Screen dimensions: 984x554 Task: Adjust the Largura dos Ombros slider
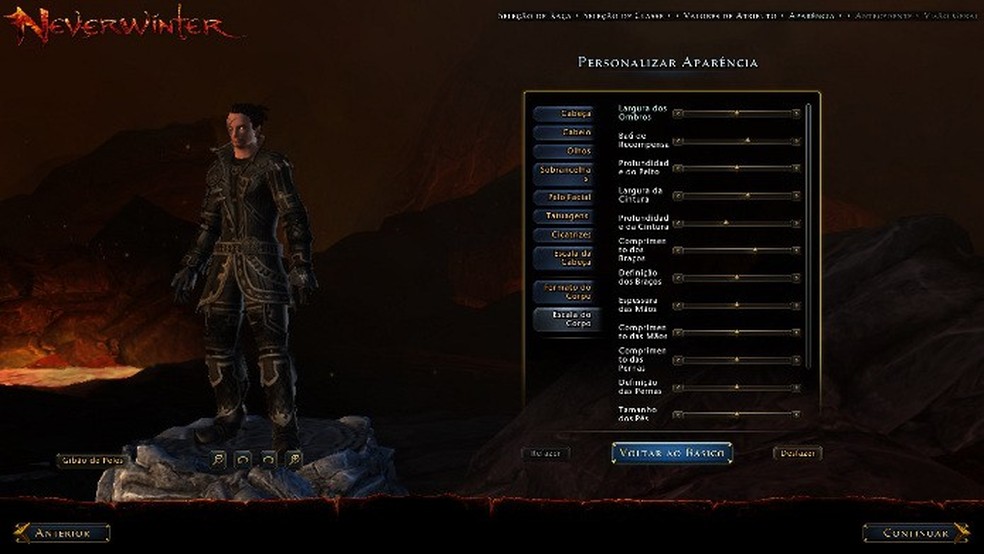pos(738,113)
